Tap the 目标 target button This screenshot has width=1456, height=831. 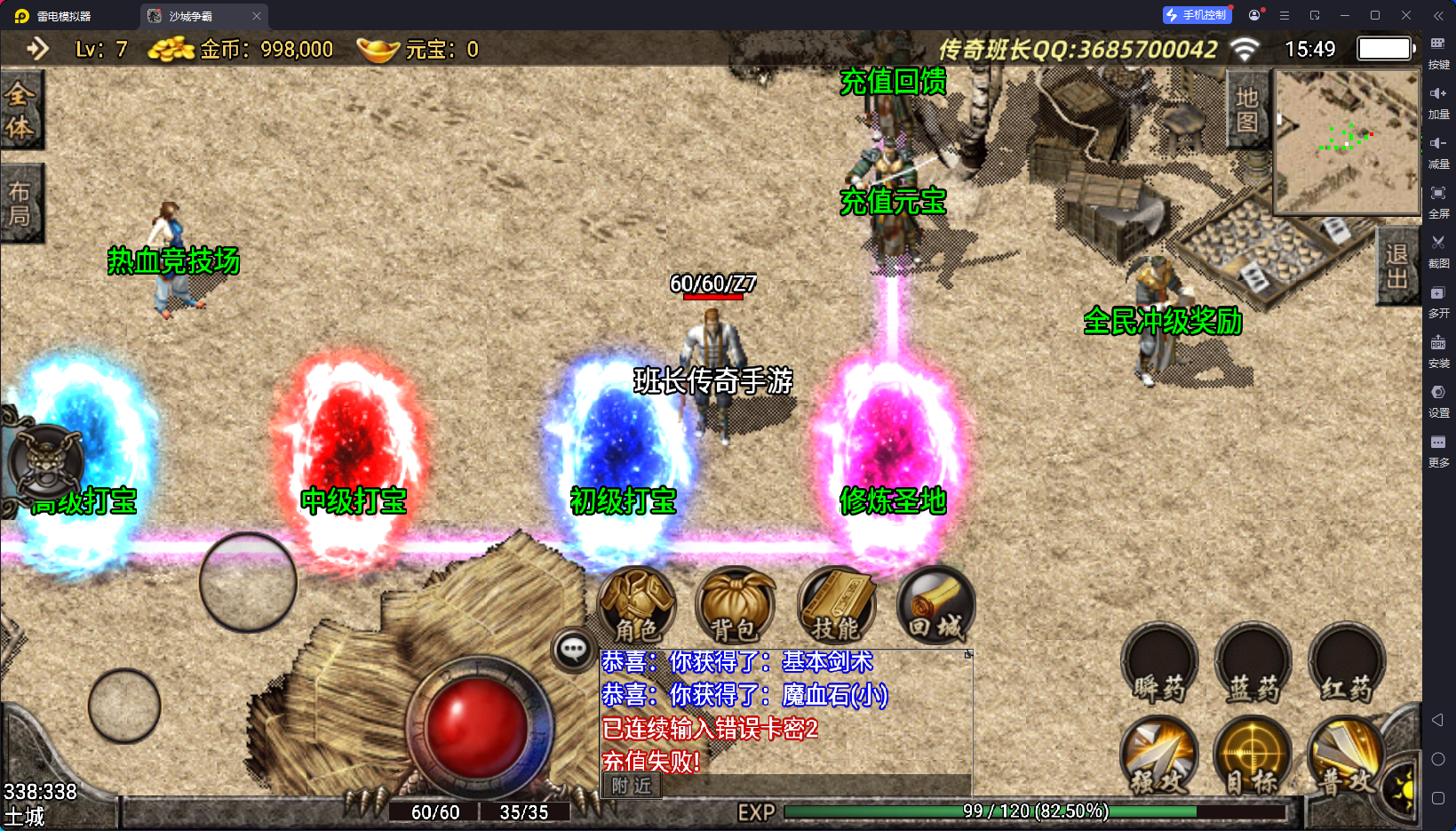tap(1253, 757)
